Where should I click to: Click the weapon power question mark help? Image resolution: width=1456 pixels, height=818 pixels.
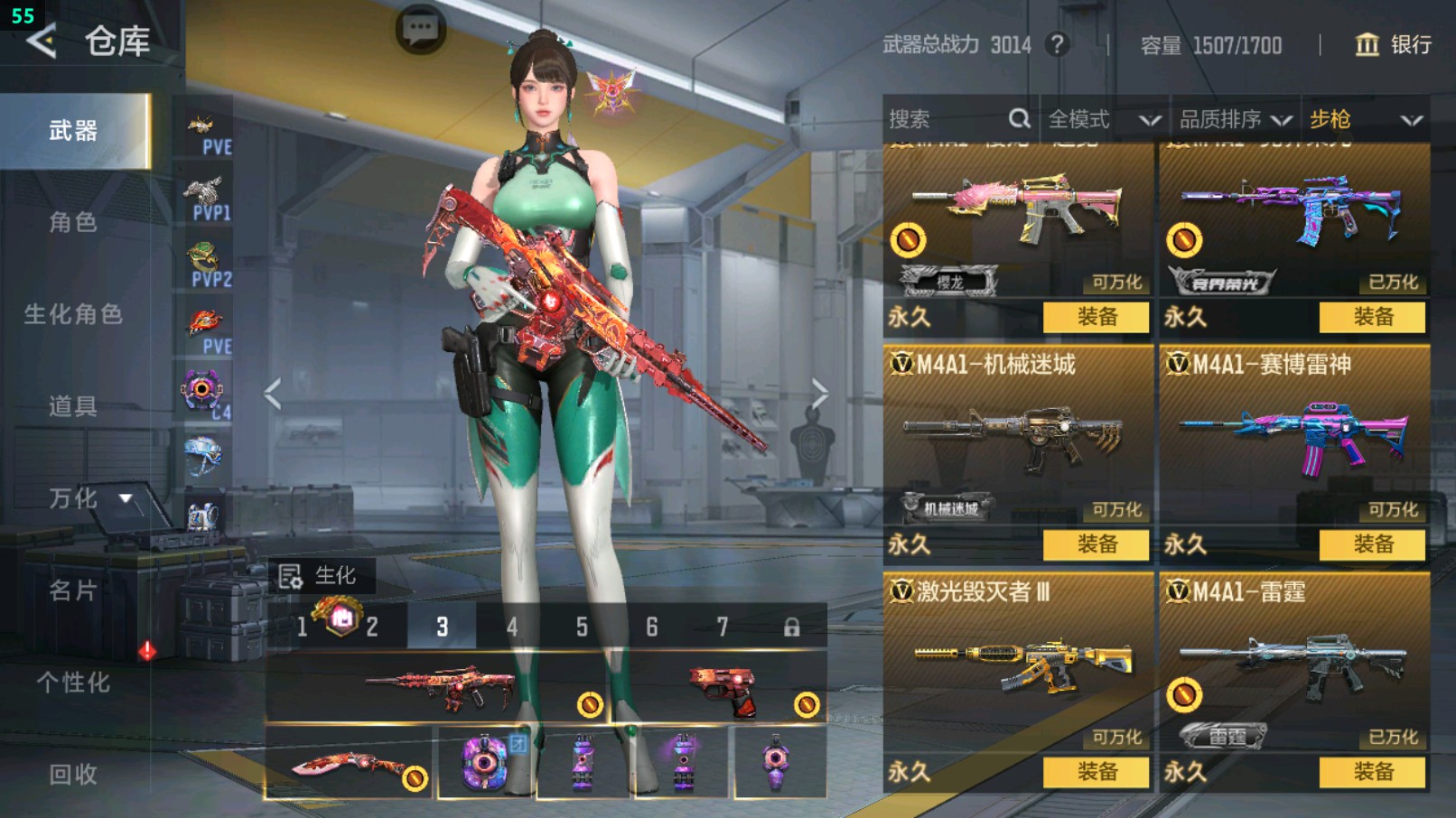[x=1057, y=44]
